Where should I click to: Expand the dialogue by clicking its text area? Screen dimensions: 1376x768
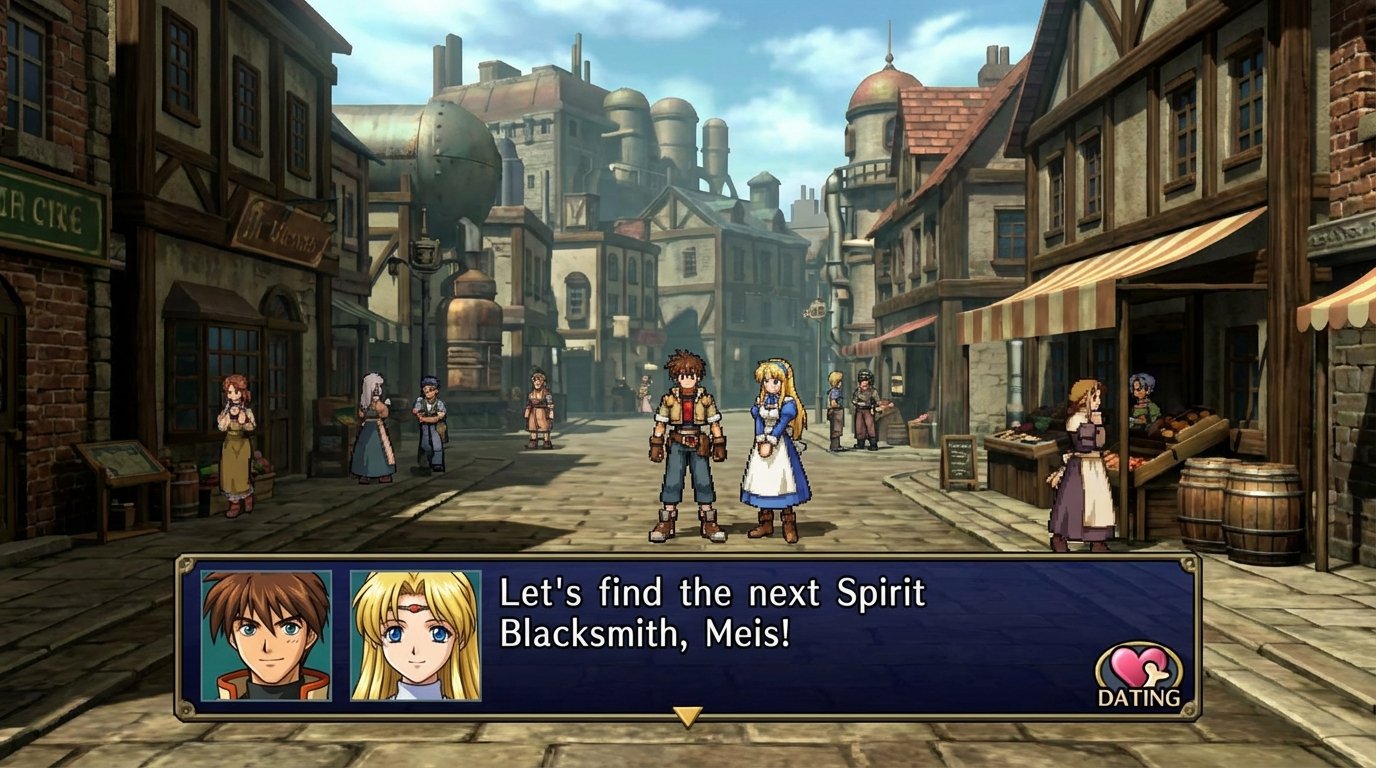[700, 615]
